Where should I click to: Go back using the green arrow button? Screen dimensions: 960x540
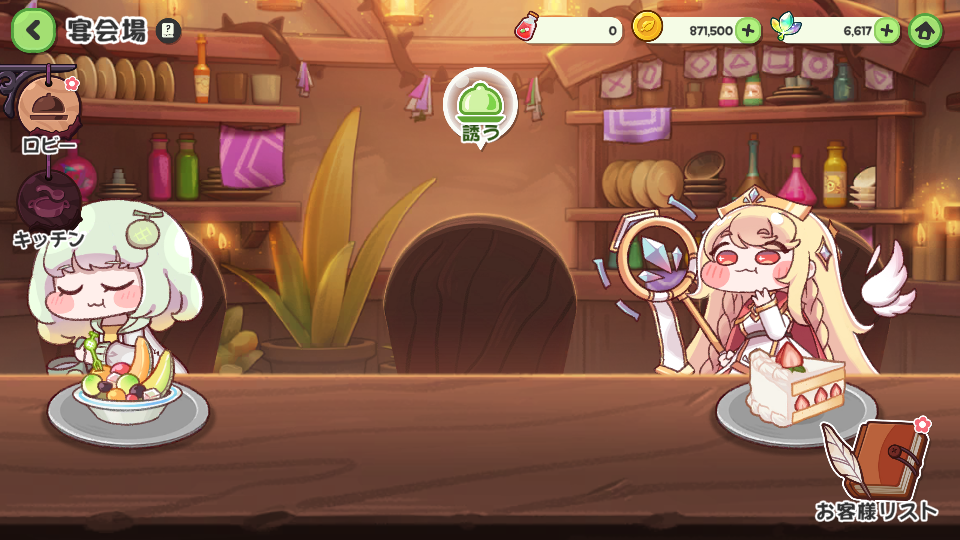pyautogui.click(x=33, y=31)
